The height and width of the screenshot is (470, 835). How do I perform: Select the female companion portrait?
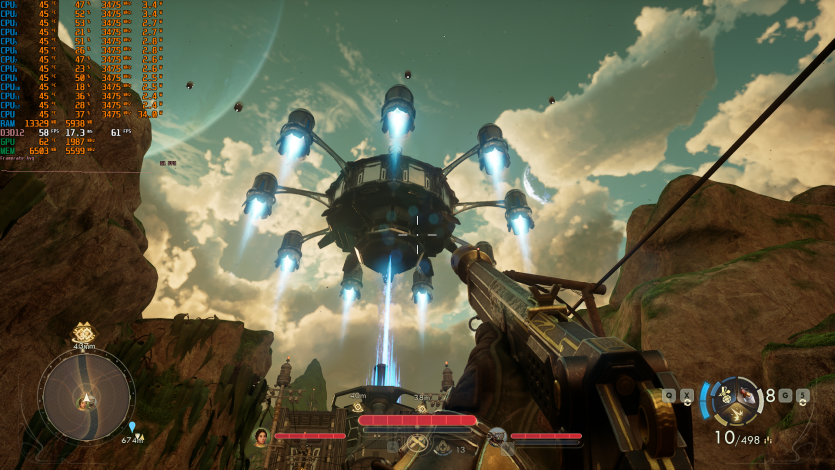pos(262,436)
